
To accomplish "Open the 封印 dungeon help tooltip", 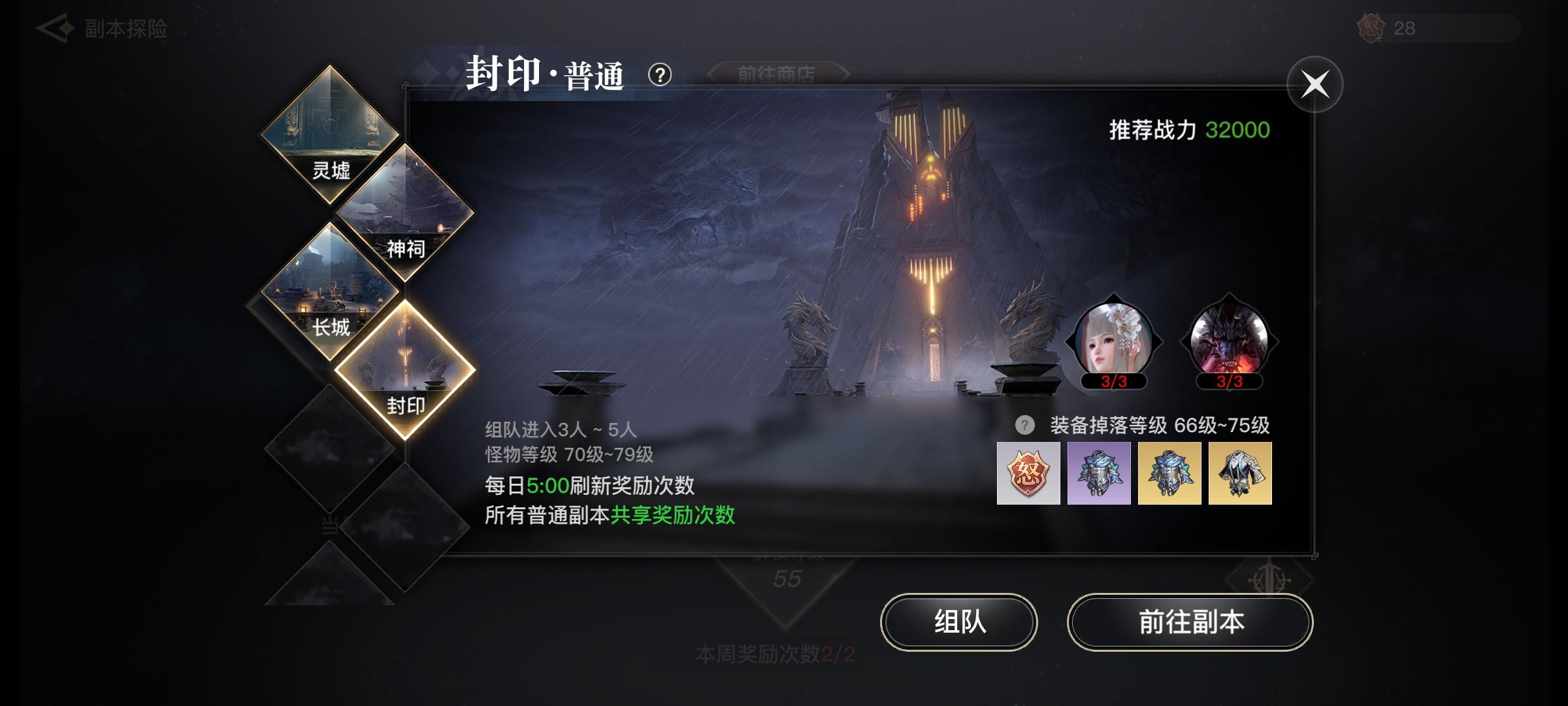I will [x=659, y=75].
